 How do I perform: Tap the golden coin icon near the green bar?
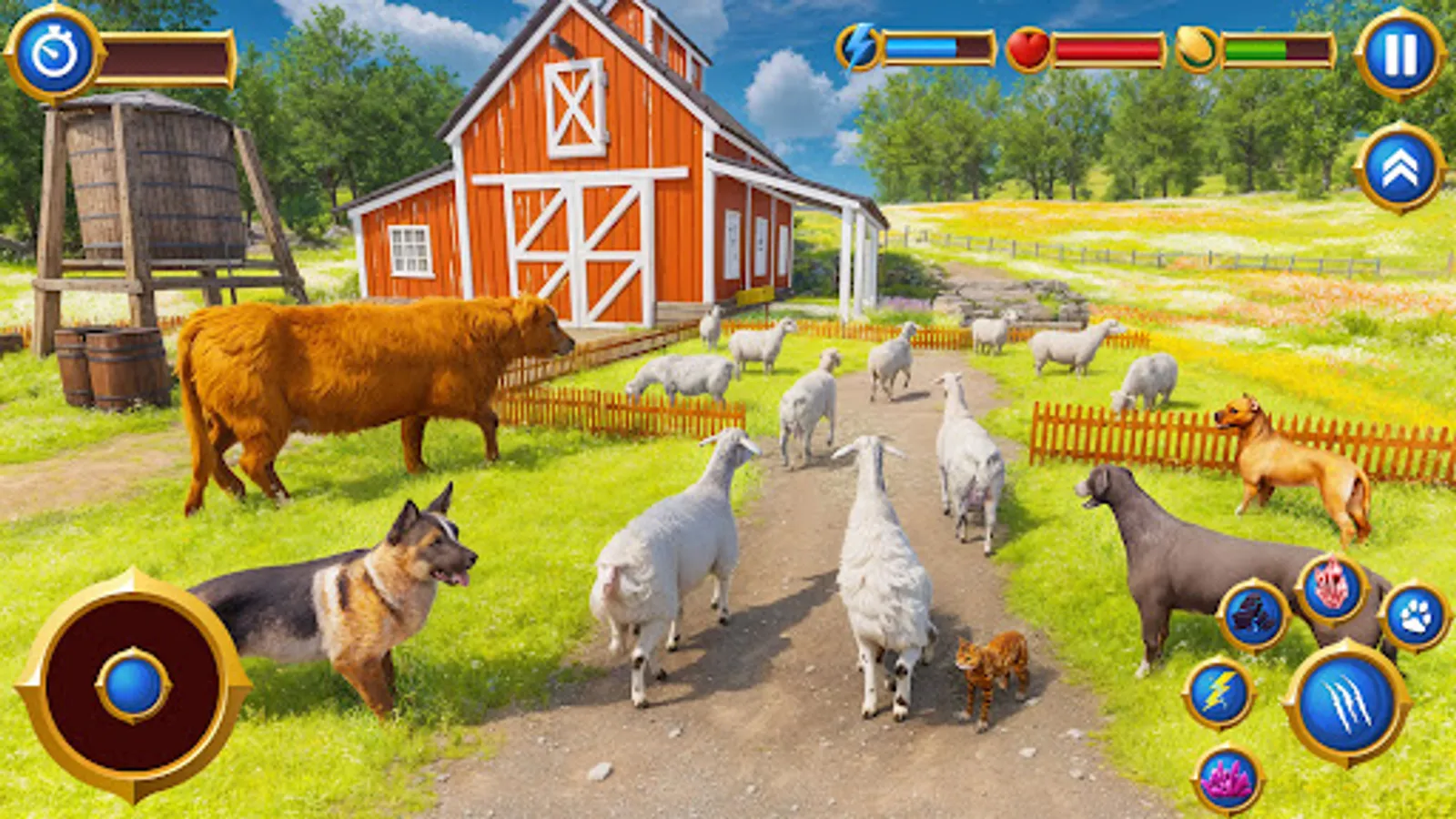[1197, 50]
